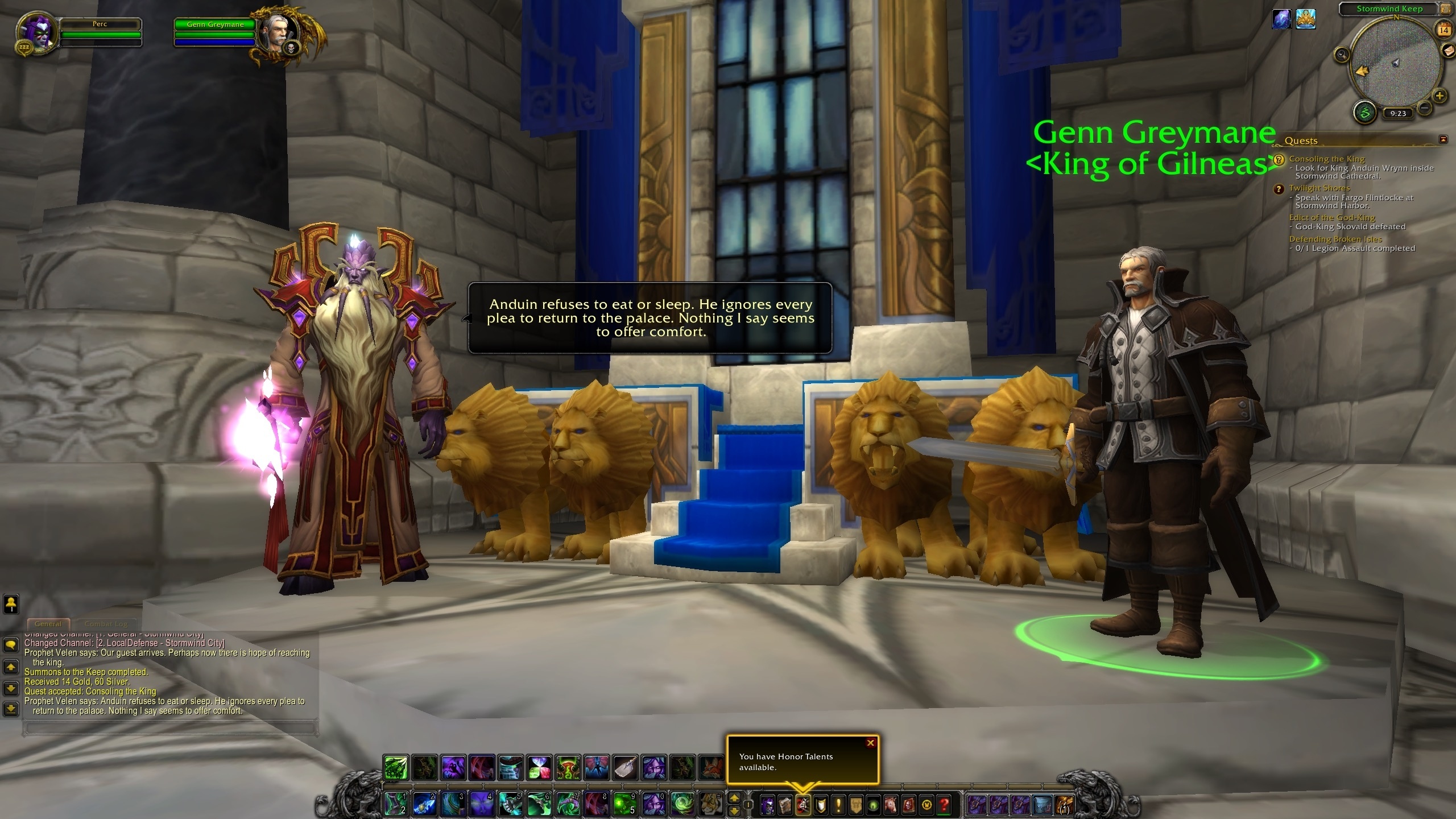Screen dimensions: 1456x819
Task: Dismiss the Honor Talents notification with its X
Action: click(x=870, y=743)
